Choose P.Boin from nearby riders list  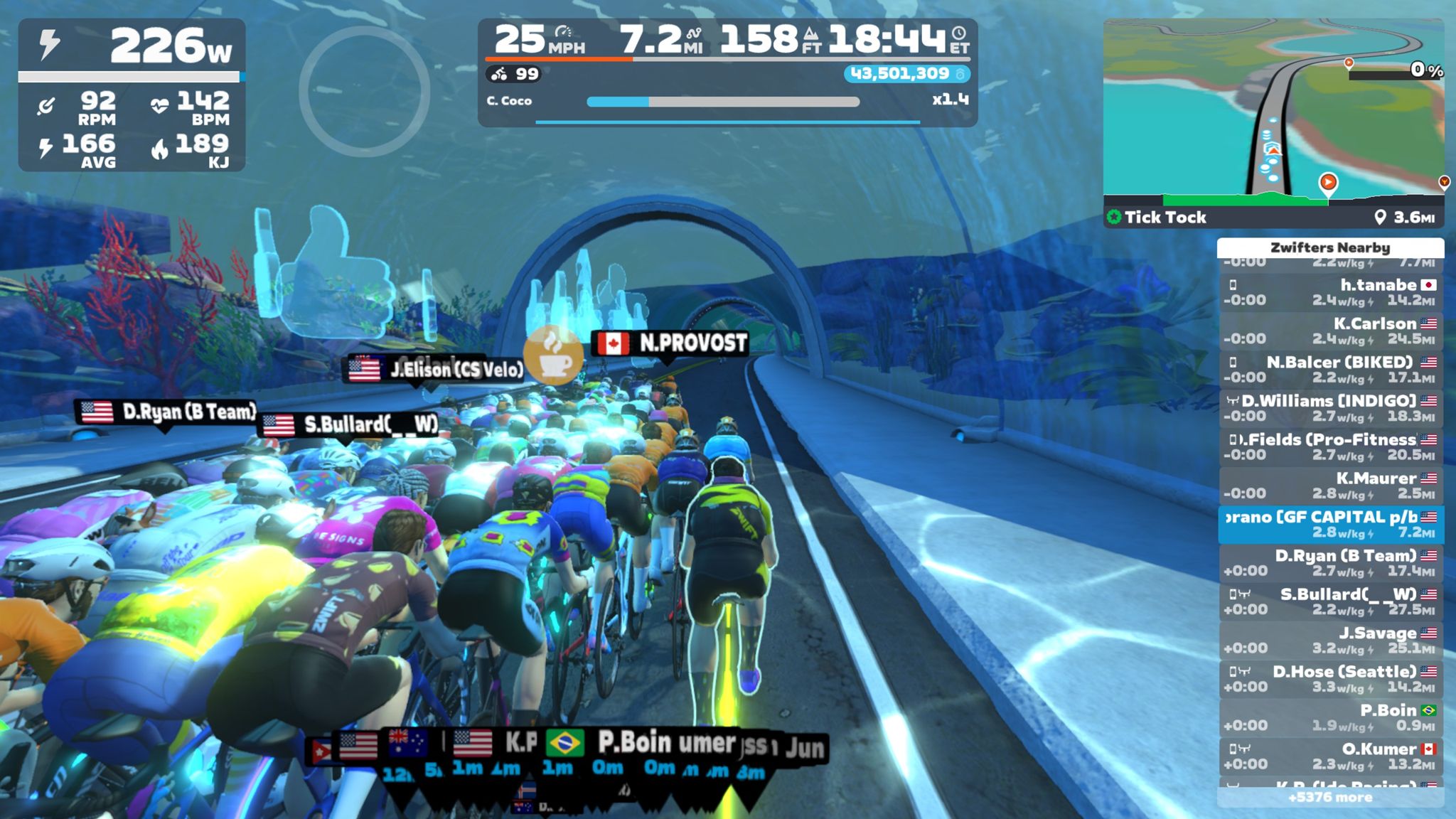(x=1330, y=717)
